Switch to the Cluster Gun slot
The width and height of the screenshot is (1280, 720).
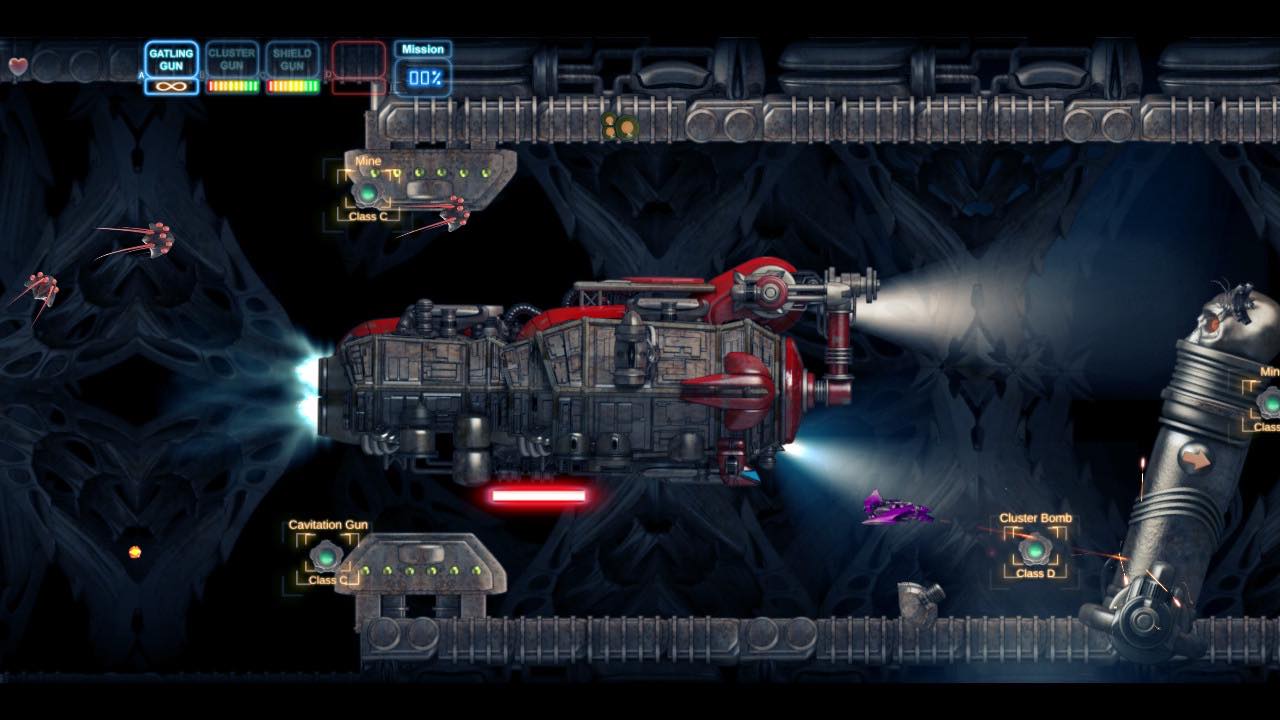[x=232, y=60]
